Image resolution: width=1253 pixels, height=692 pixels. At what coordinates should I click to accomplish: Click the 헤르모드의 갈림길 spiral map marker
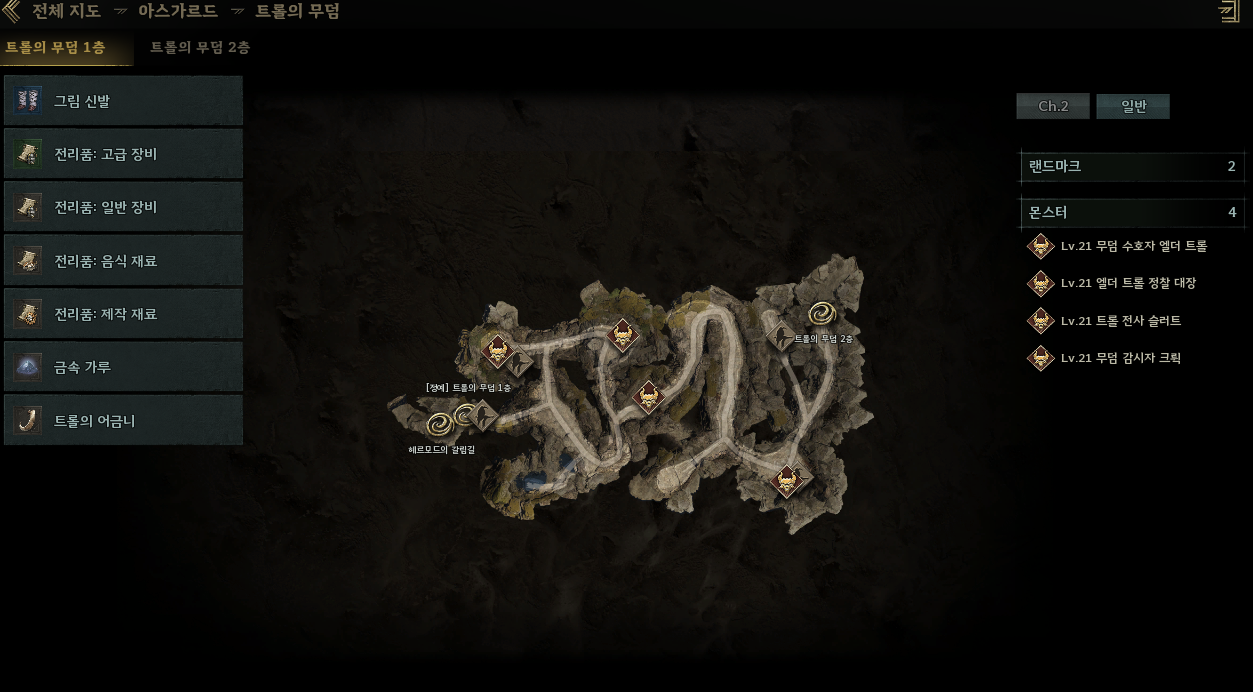[439, 425]
